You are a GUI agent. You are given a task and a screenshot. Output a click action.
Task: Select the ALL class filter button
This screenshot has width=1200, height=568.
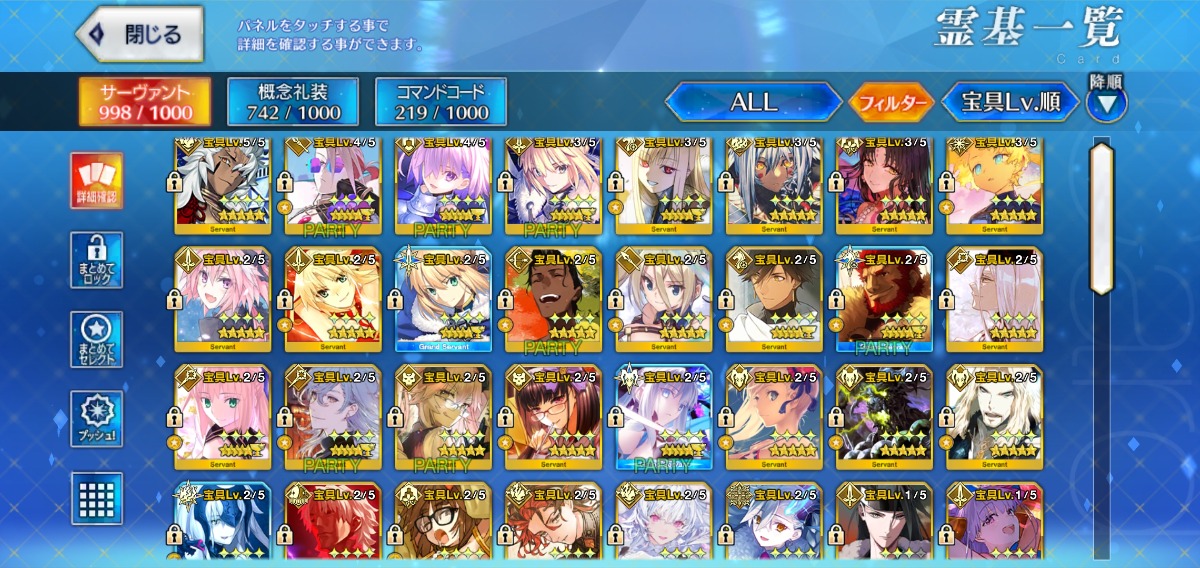click(x=752, y=102)
